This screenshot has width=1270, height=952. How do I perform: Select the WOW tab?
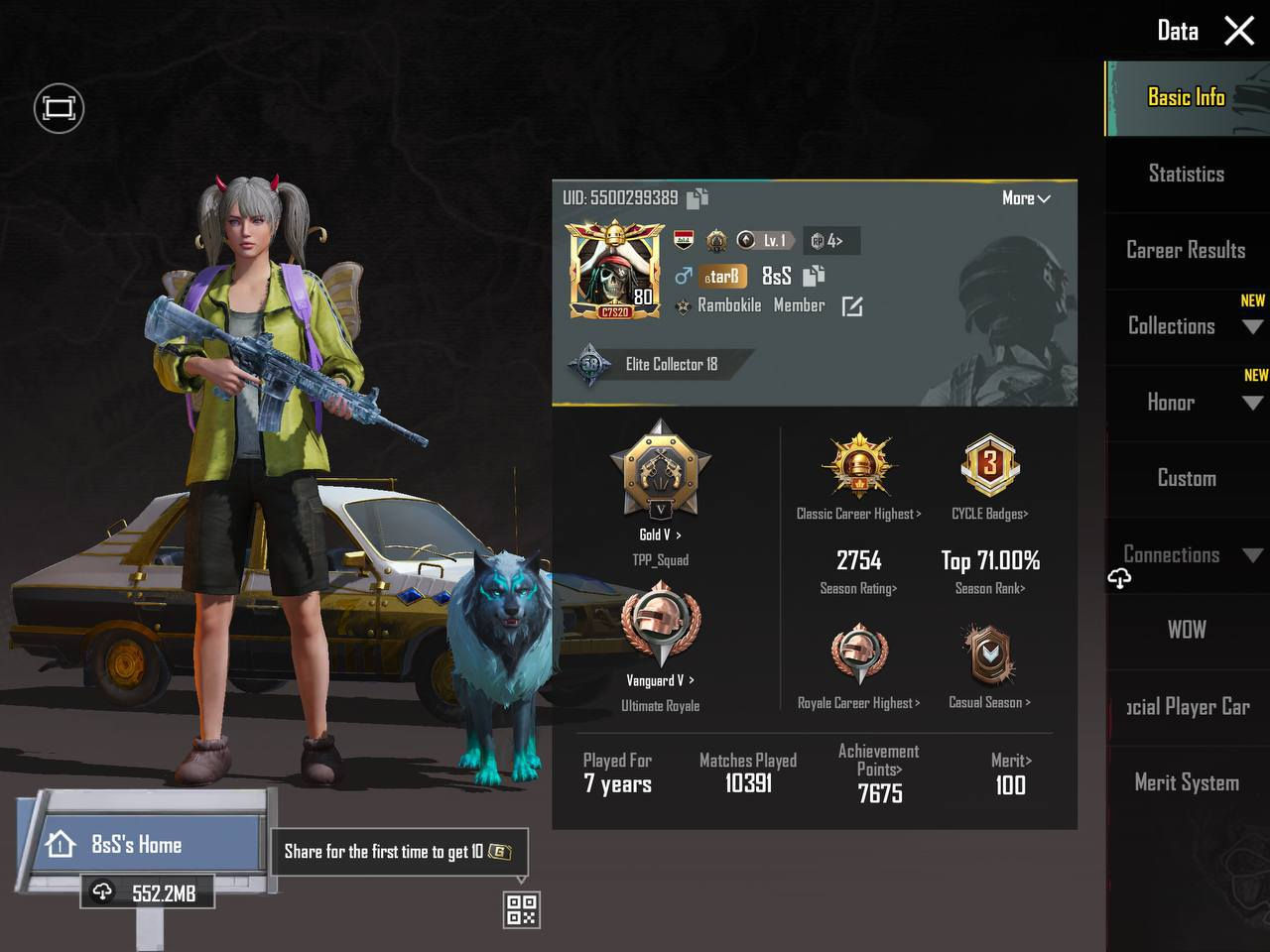point(1186,630)
